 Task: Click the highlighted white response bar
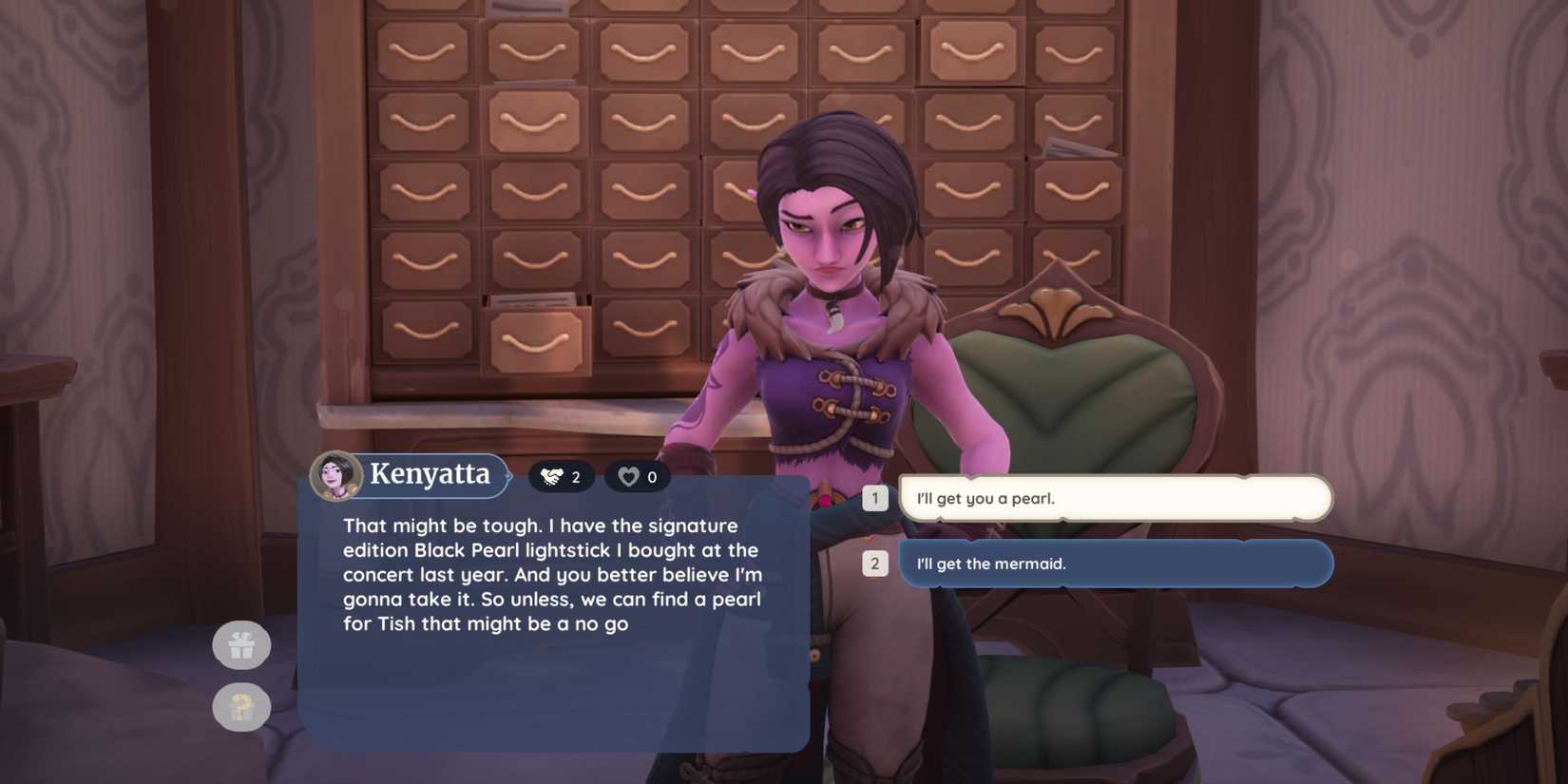[1114, 497]
